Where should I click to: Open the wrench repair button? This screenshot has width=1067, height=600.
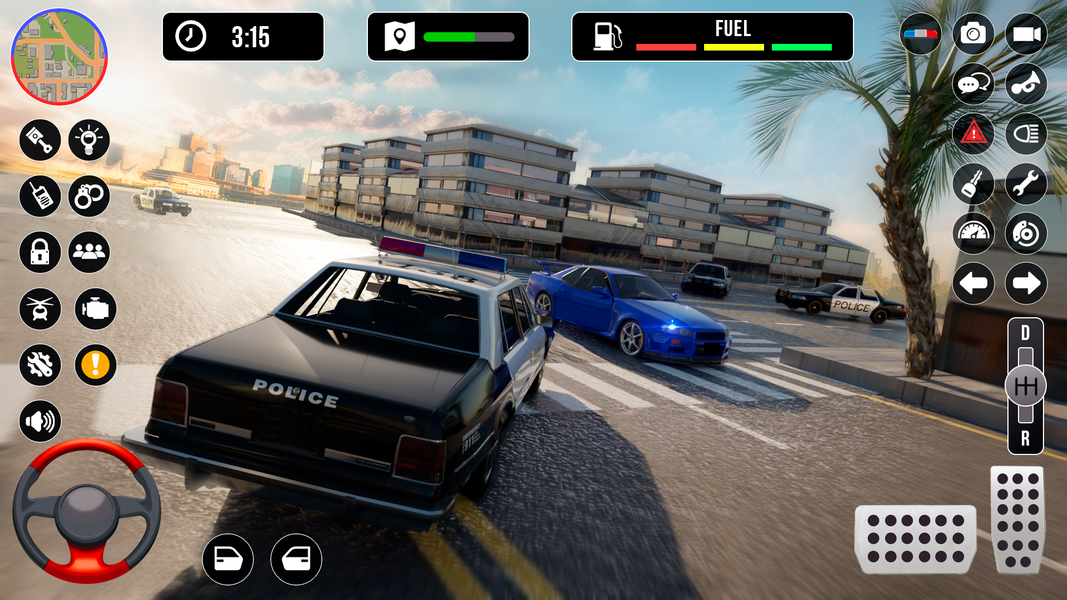click(1025, 183)
